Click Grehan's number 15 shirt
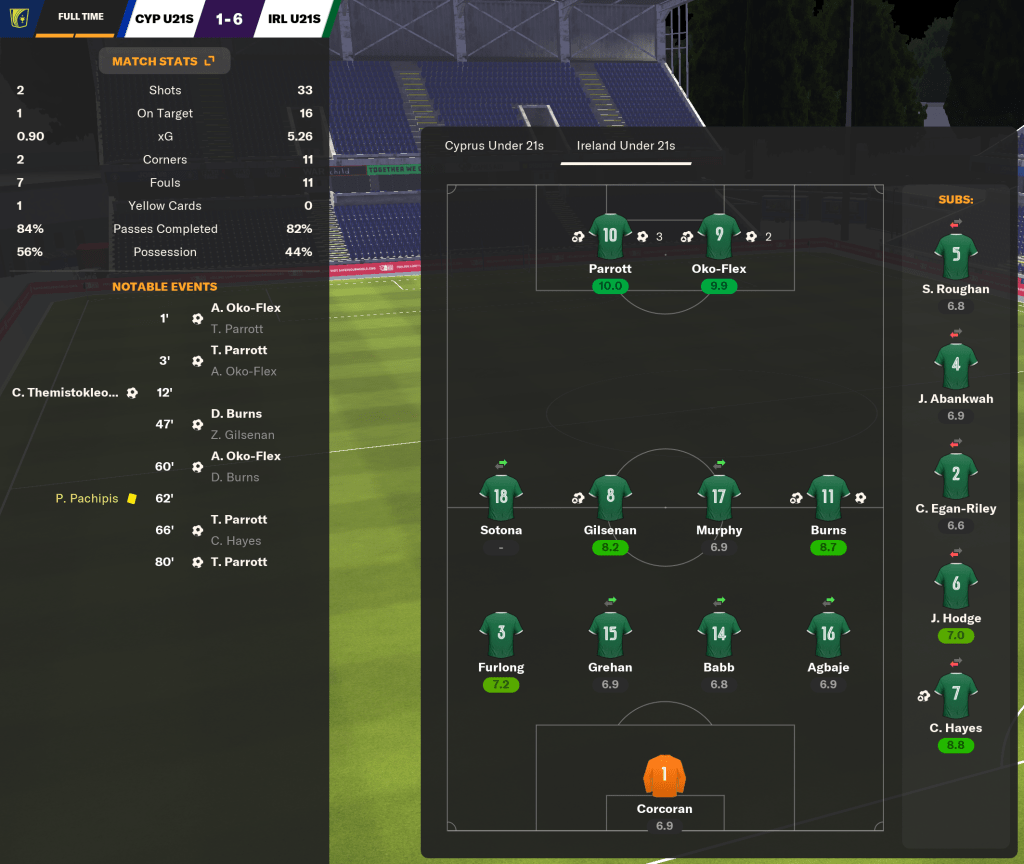The image size is (1024, 864). pos(610,634)
